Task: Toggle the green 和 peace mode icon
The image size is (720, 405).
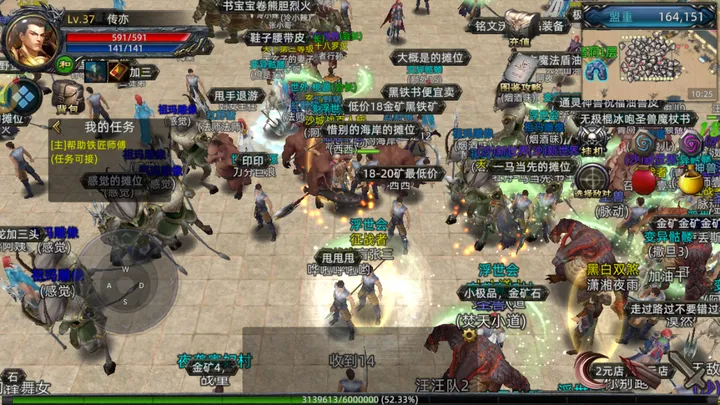Action: pyautogui.click(x=65, y=68)
